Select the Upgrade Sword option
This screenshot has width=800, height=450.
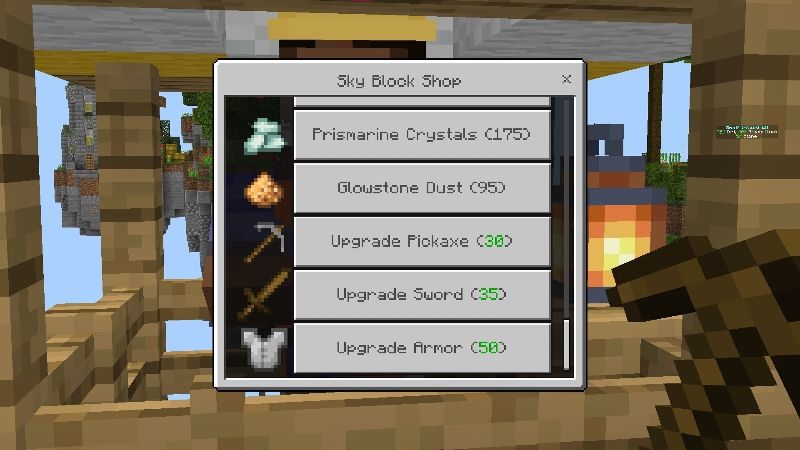pyautogui.click(x=421, y=295)
